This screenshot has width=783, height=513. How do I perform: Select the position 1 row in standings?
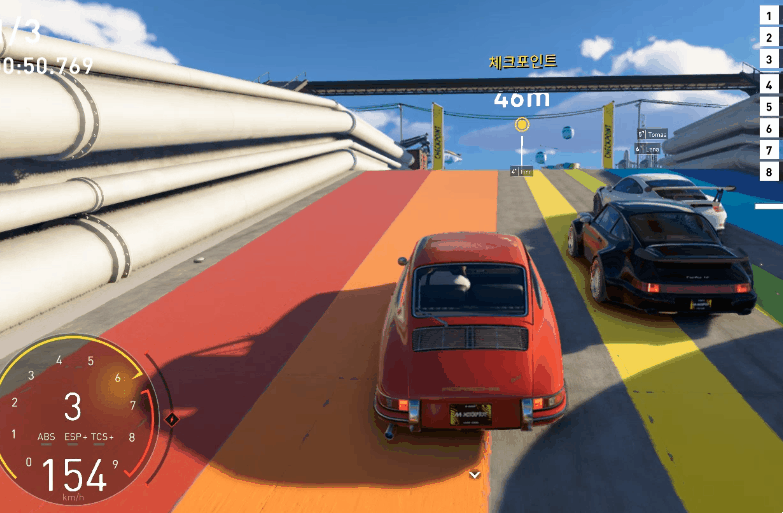click(769, 14)
